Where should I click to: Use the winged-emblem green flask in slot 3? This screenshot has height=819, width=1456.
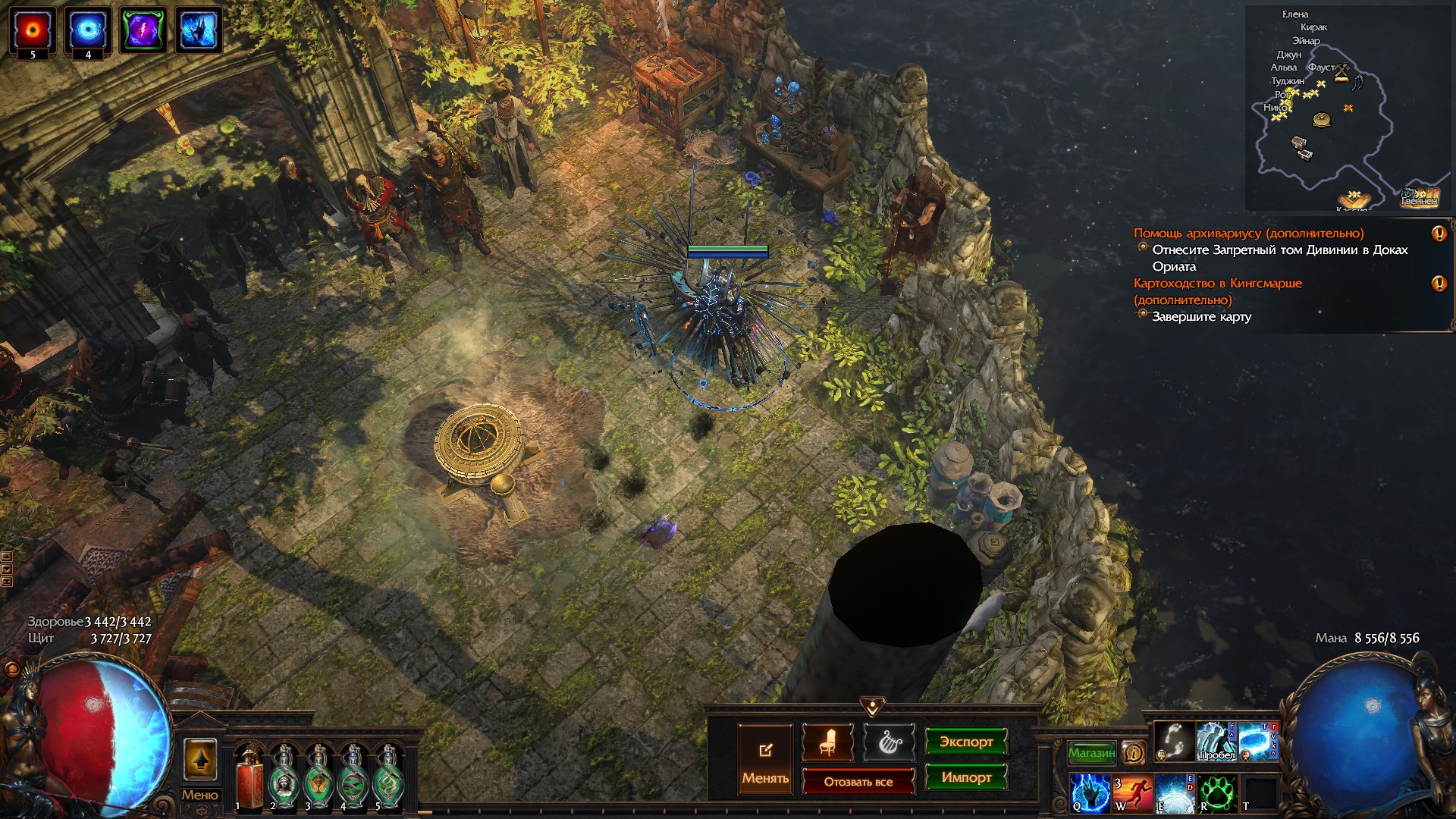318,777
